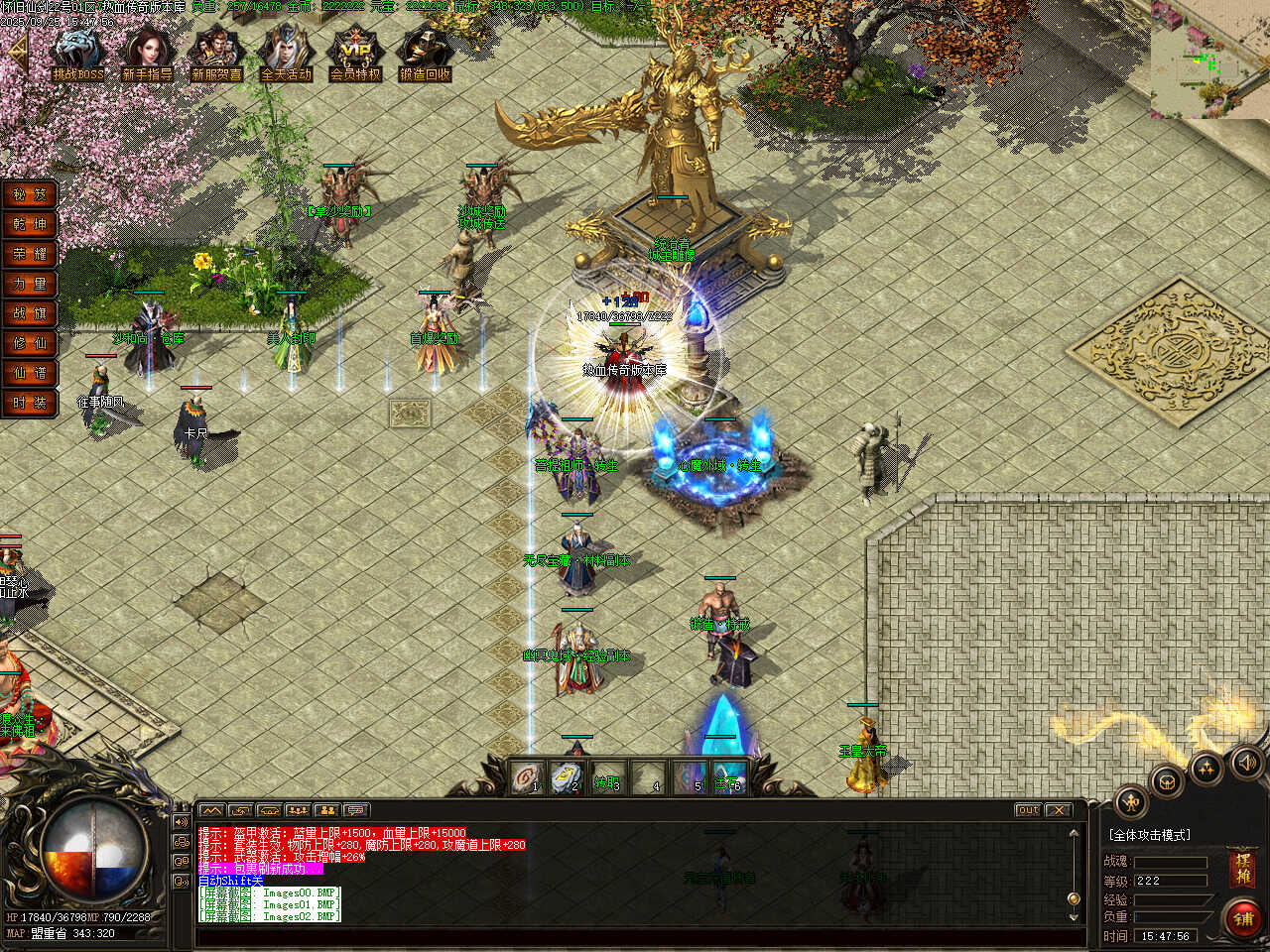Screen dimensions: 1270x952
Task: Click the minimap in the corner
Action: pyautogui.click(x=1209, y=59)
